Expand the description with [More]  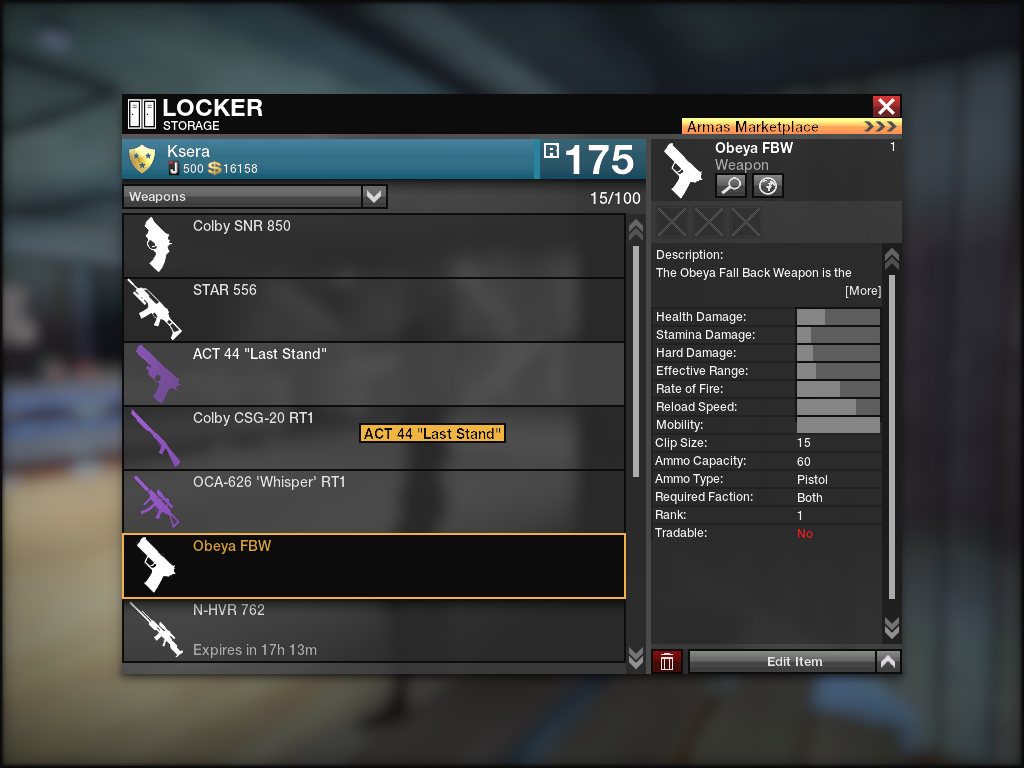coord(862,291)
